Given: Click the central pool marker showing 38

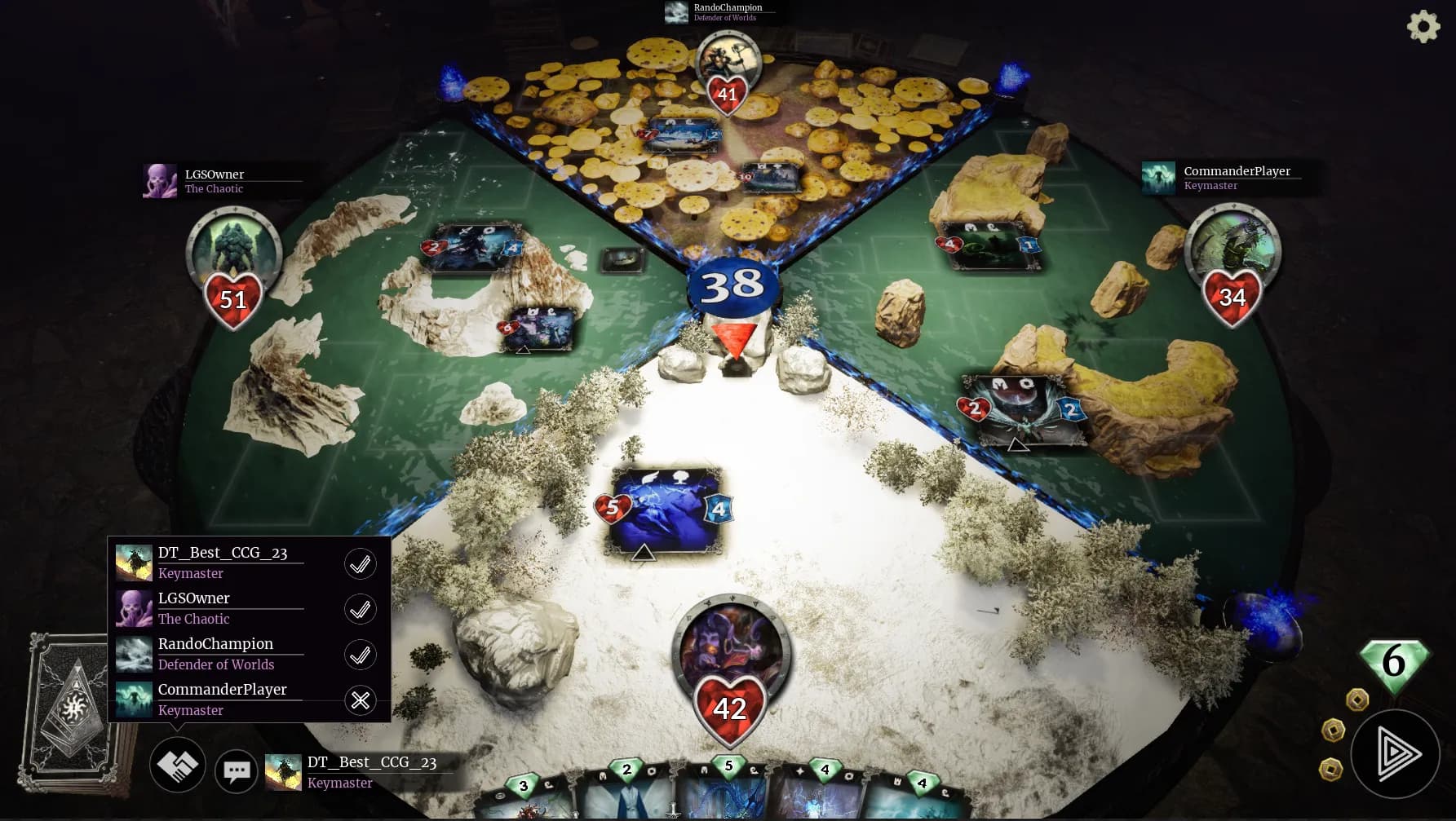Looking at the screenshot, I should tap(732, 286).
